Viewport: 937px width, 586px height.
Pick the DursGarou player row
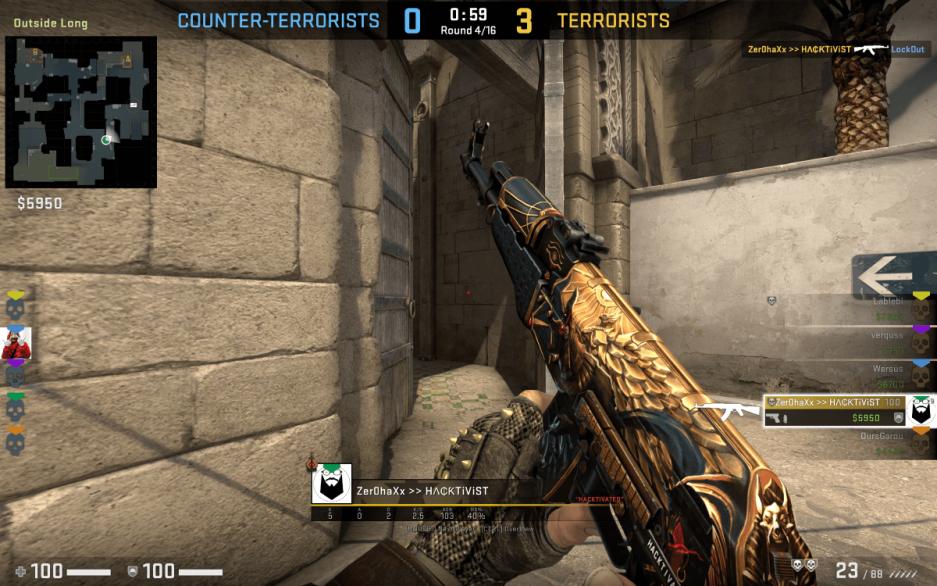(x=848, y=443)
